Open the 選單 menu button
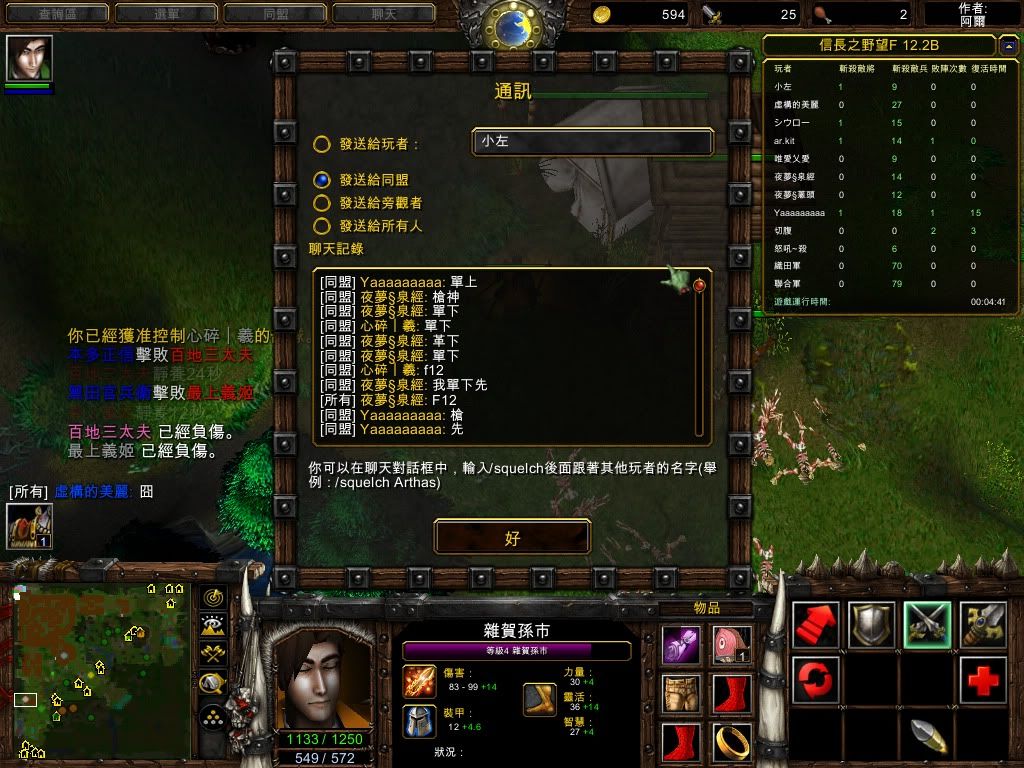The width and height of the screenshot is (1024, 768). 164,14
